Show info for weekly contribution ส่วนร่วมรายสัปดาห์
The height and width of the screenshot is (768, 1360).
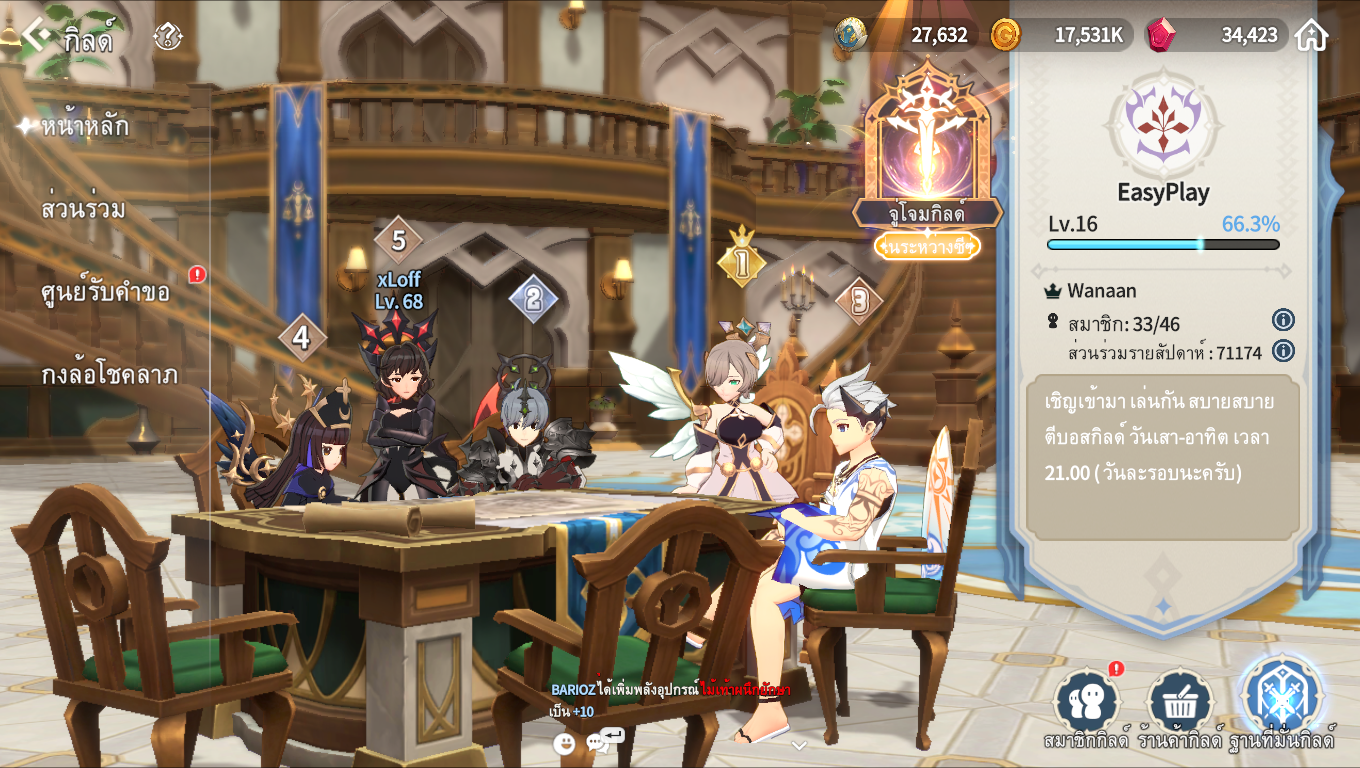pyautogui.click(x=1283, y=350)
